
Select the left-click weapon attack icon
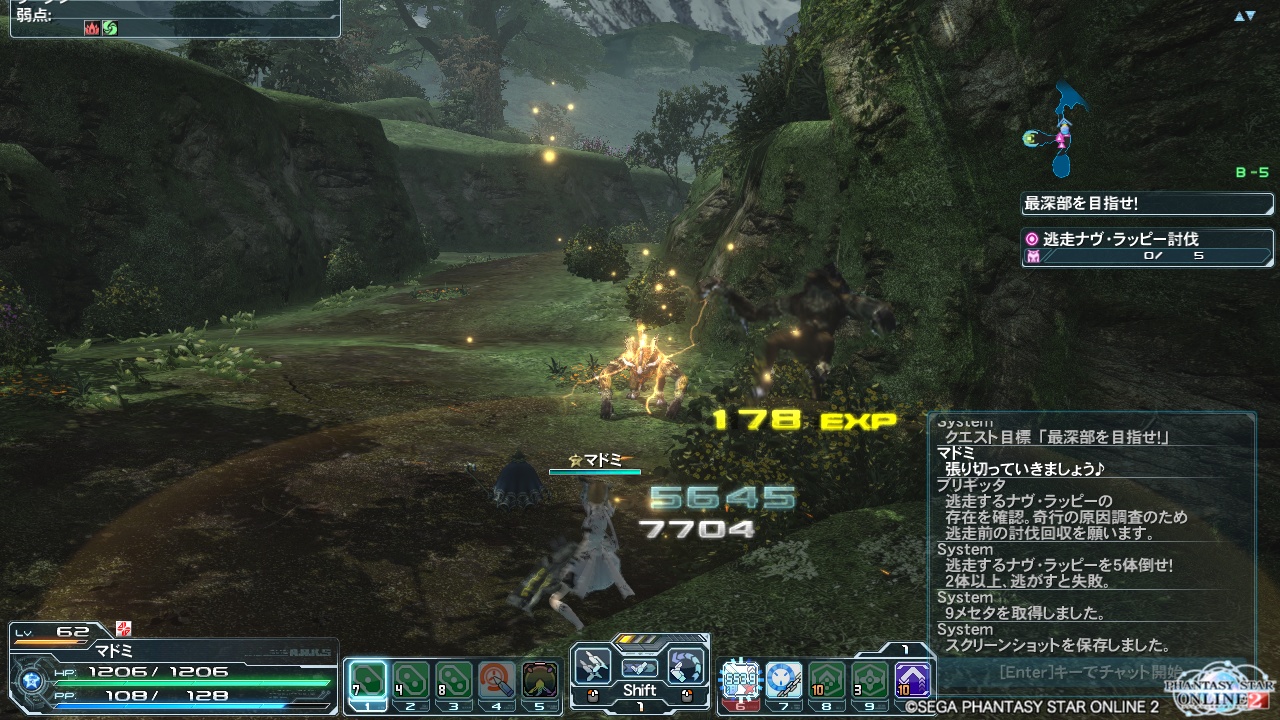click(593, 667)
